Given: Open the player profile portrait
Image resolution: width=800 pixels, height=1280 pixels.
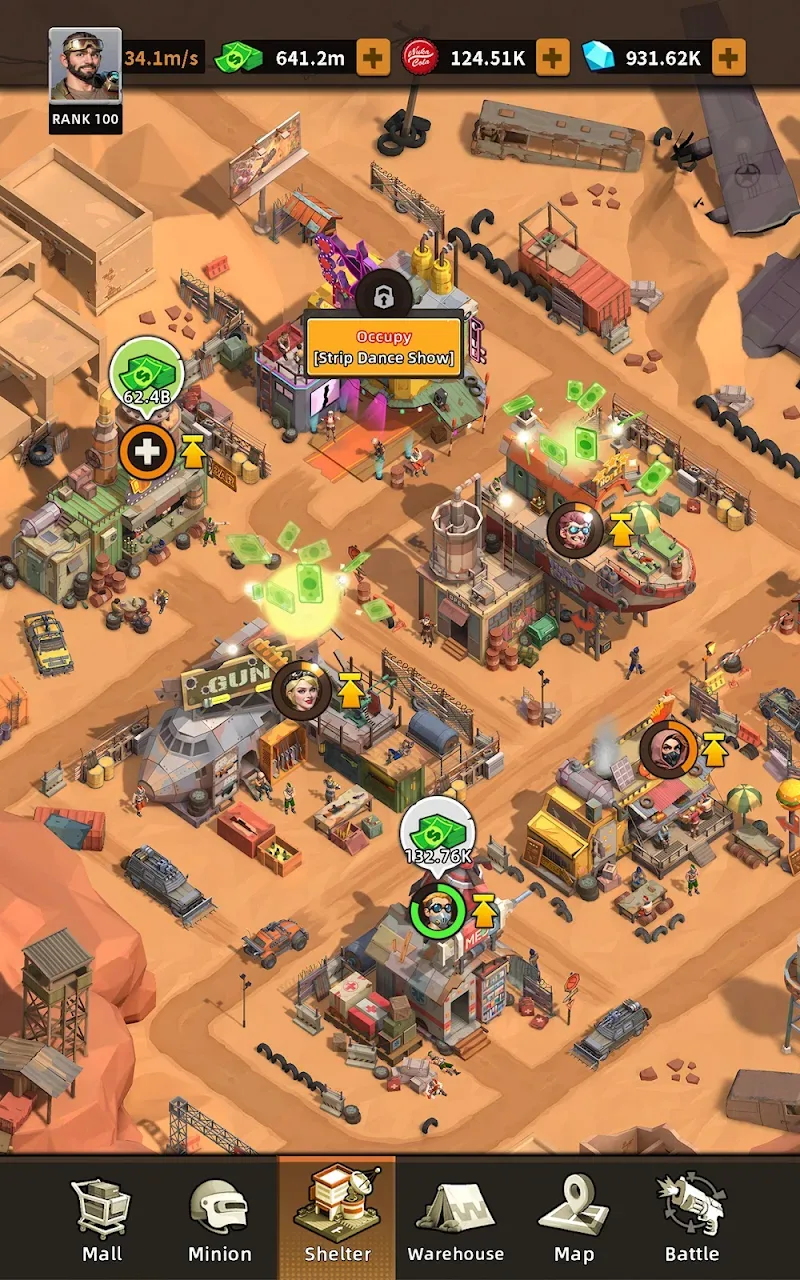Looking at the screenshot, I should click(85, 68).
